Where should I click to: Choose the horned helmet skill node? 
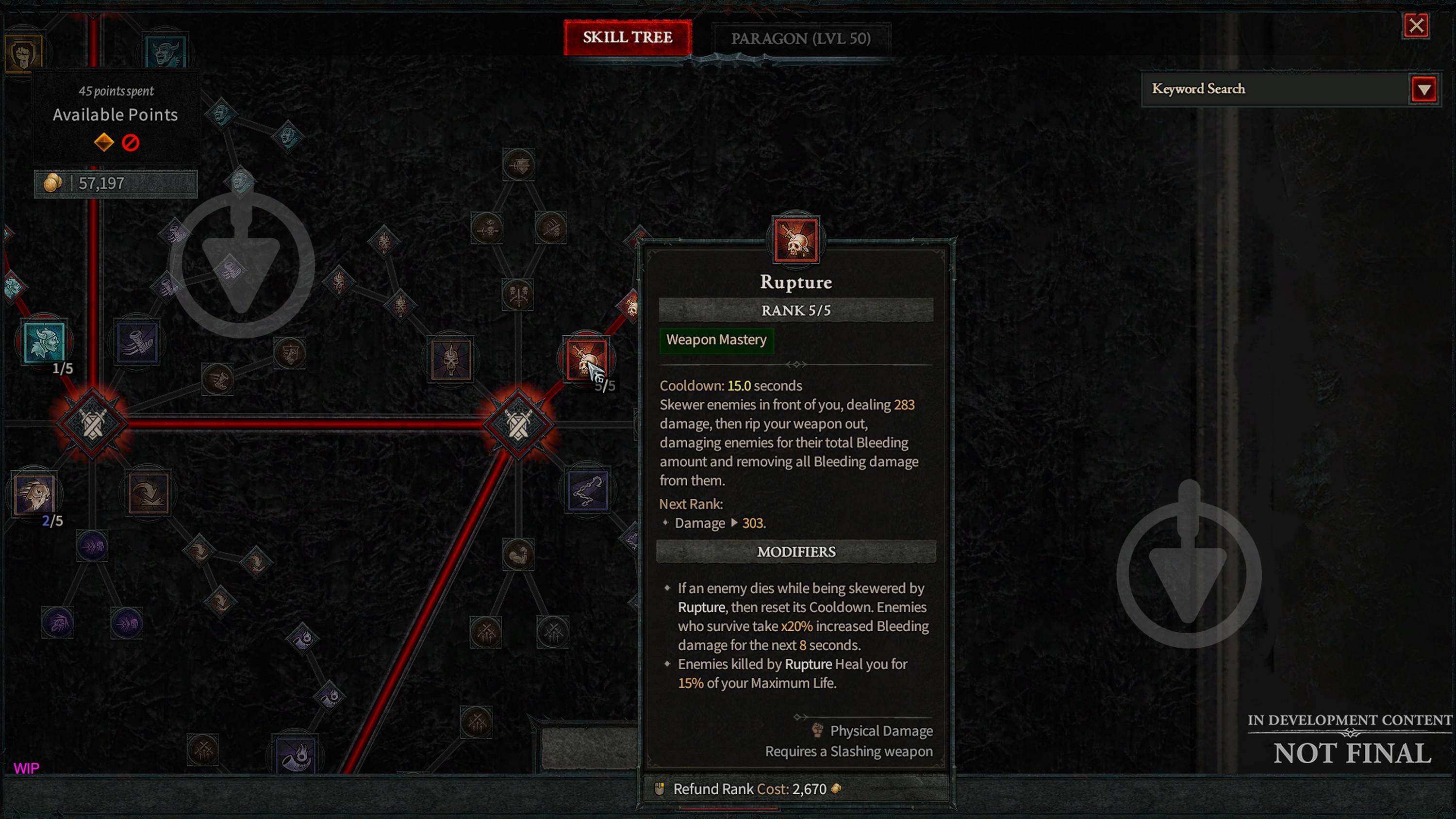point(450,359)
